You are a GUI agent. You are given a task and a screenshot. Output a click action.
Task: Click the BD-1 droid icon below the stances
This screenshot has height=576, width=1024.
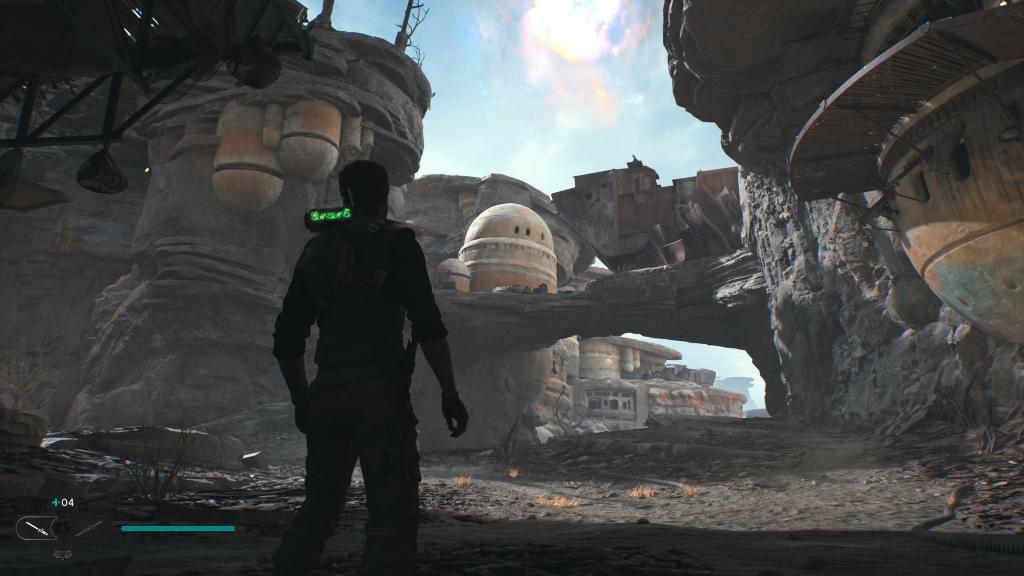[62, 553]
